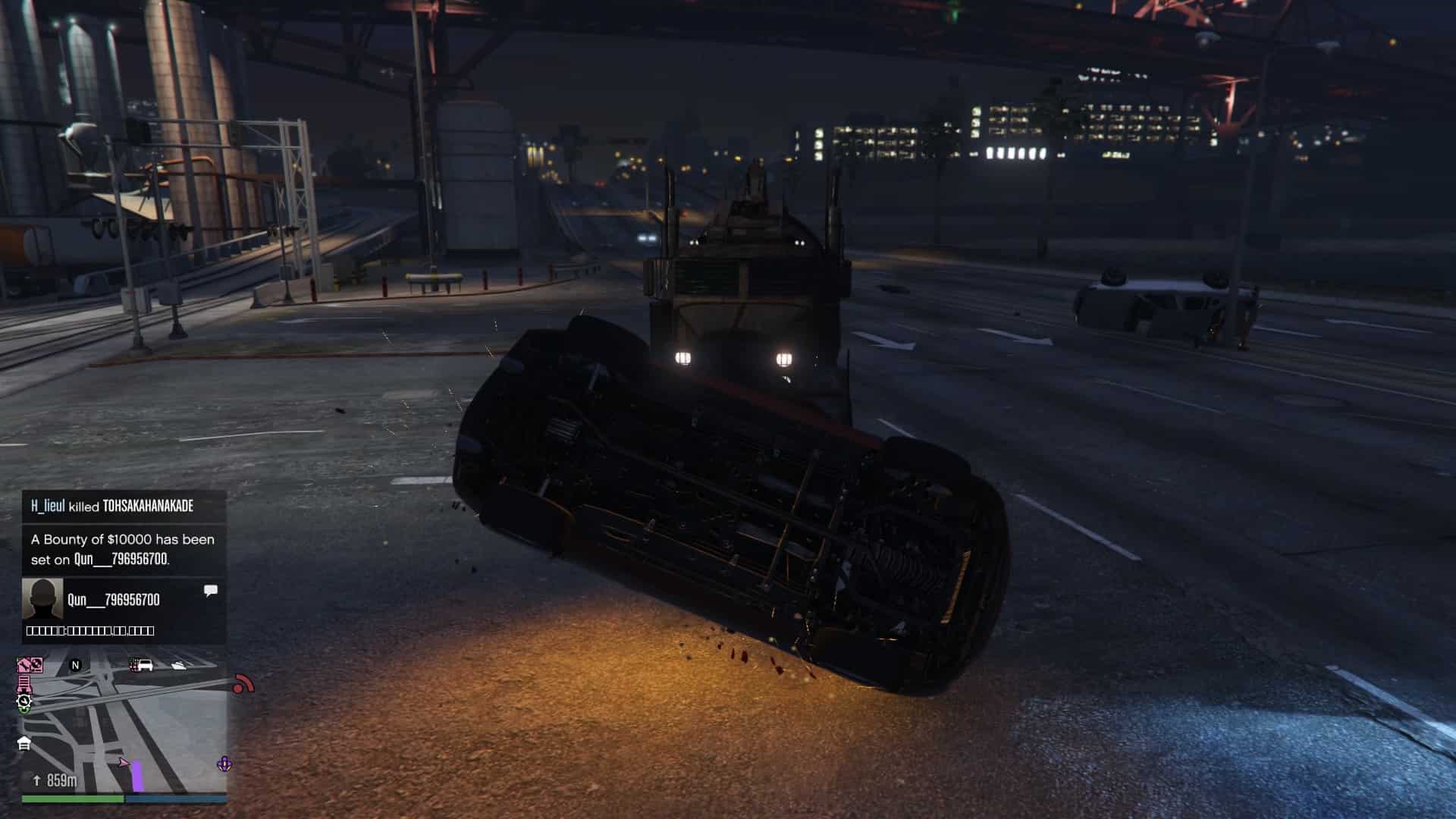Select the purple blip at minimap's edge
Image resolution: width=1456 pixels, height=819 pixels.
tap(224, 764)
